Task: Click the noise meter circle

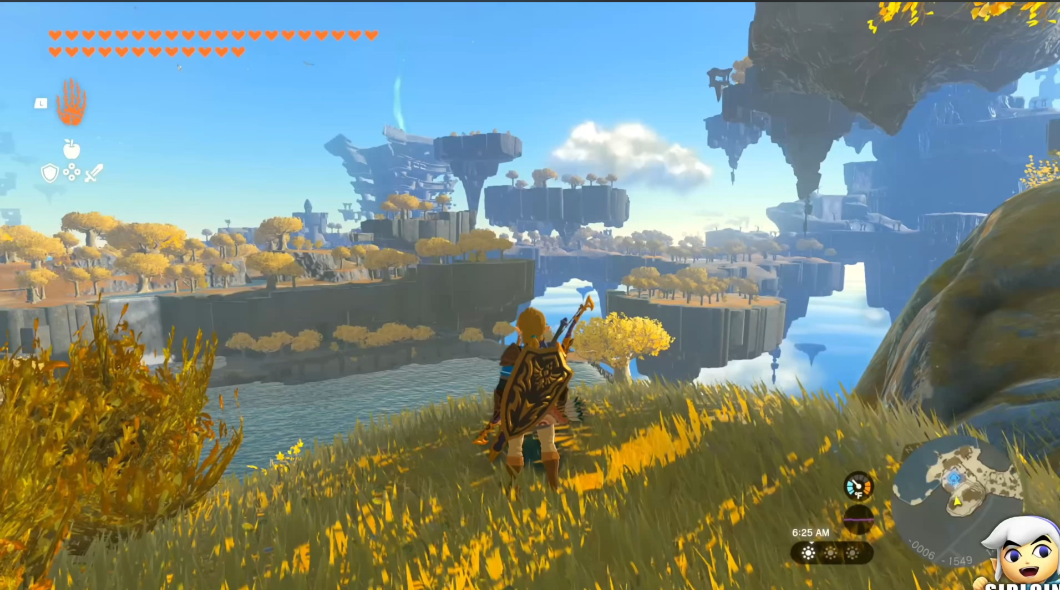Action: coord(858,518)
